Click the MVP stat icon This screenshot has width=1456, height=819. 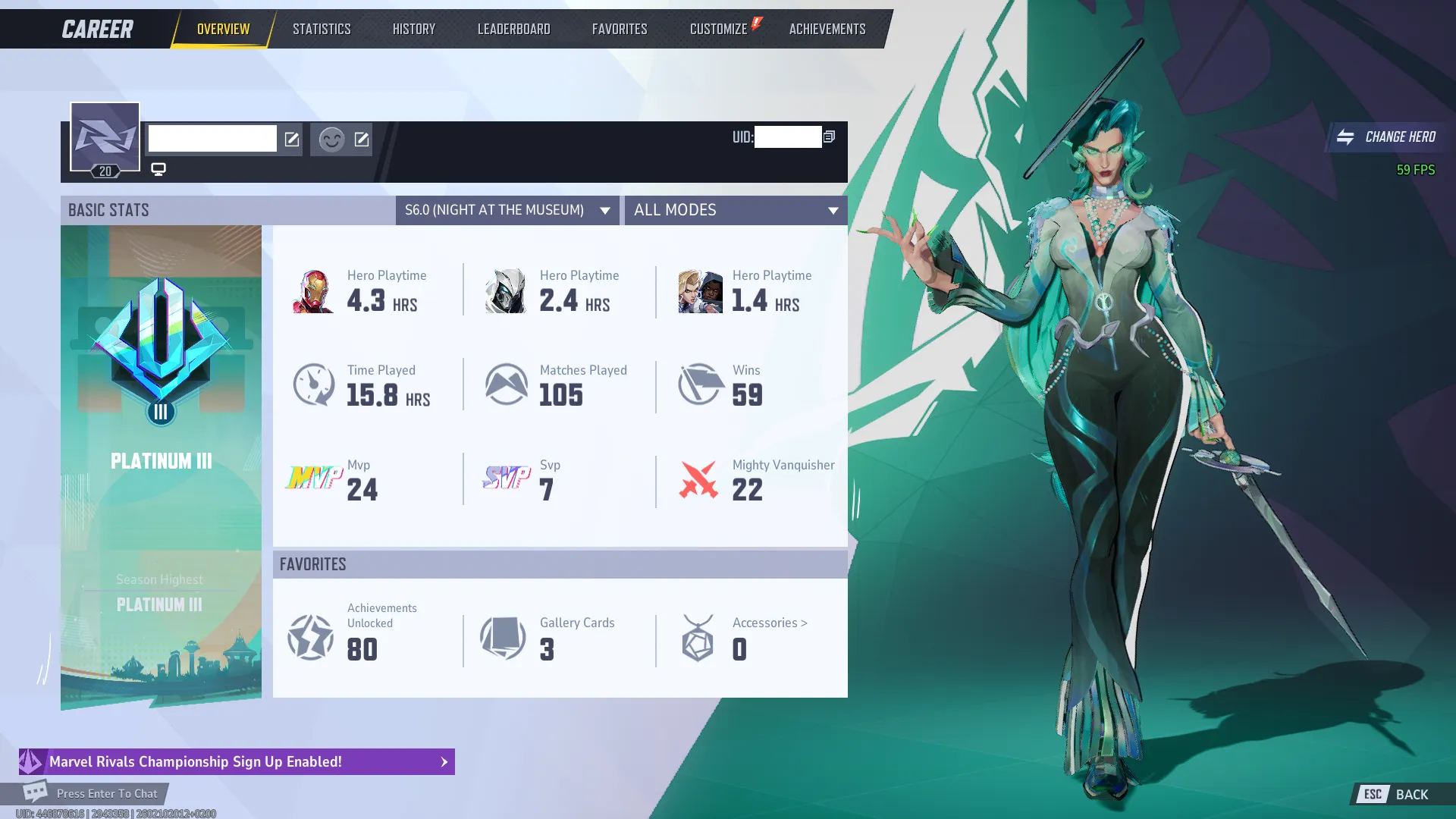[x=313, y=479]
